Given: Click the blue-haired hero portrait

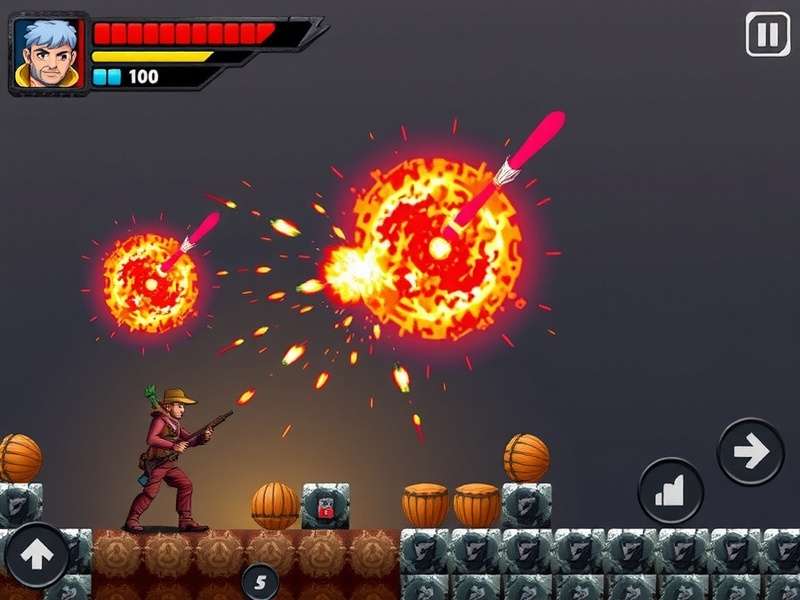Looking at the screenshot, I should tap(44, 53).
